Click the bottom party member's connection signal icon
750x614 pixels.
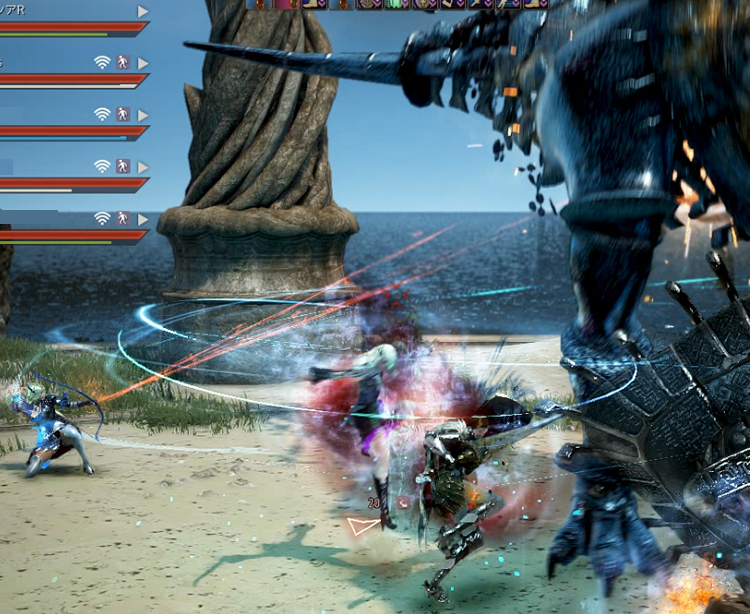[102, 218]
